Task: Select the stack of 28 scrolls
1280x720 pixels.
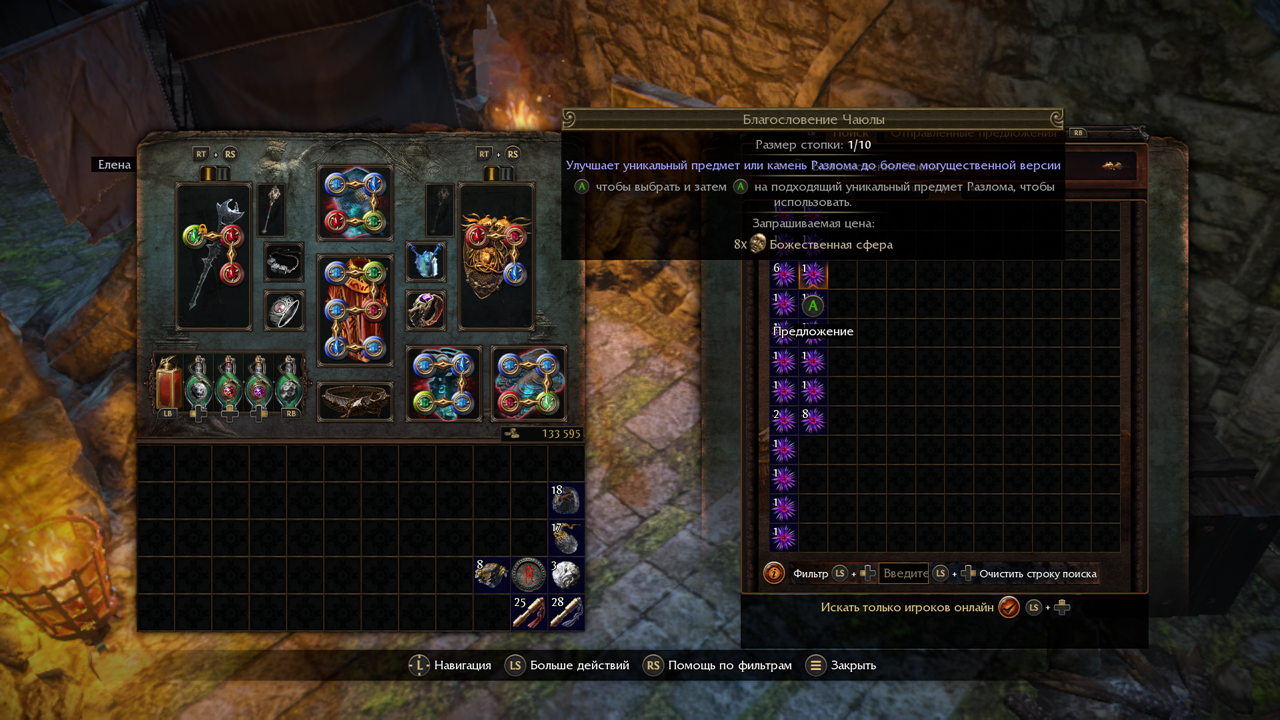Action: 565,611
